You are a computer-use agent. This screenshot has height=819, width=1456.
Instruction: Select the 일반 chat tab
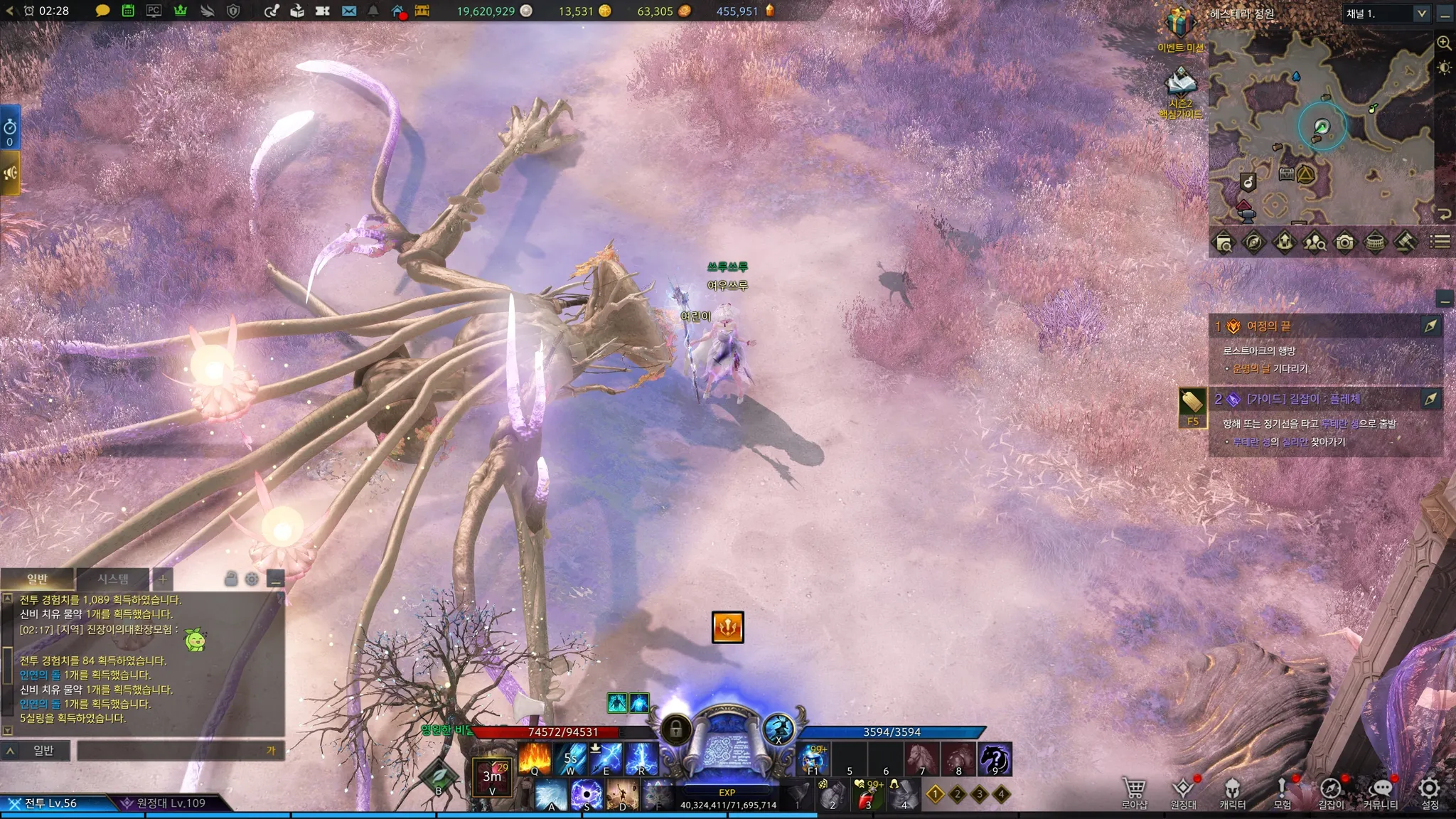click(x=37, y=579)
